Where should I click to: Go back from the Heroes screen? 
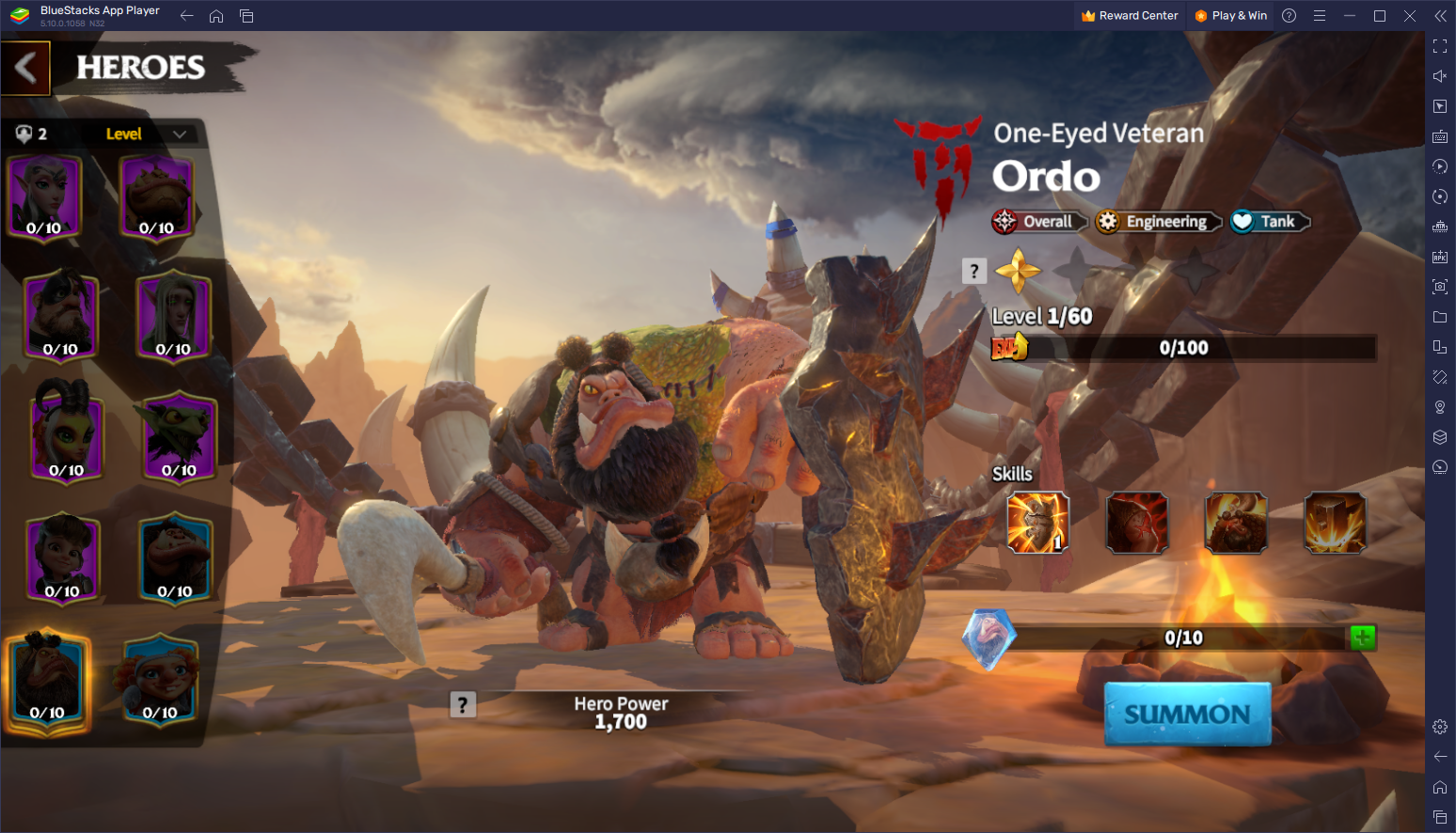coord(26,68)
